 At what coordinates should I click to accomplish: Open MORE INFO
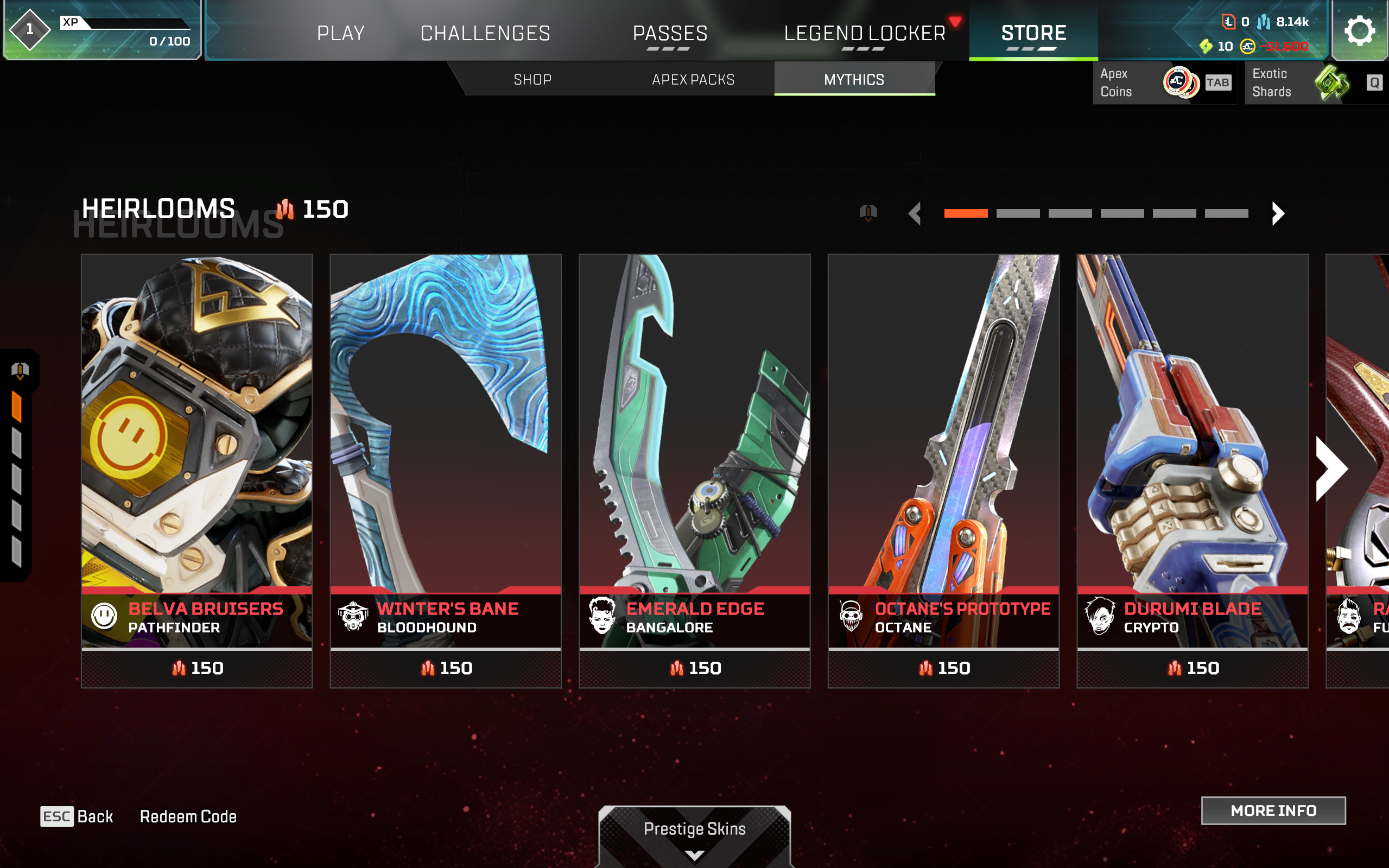(x=1273, y=810)
